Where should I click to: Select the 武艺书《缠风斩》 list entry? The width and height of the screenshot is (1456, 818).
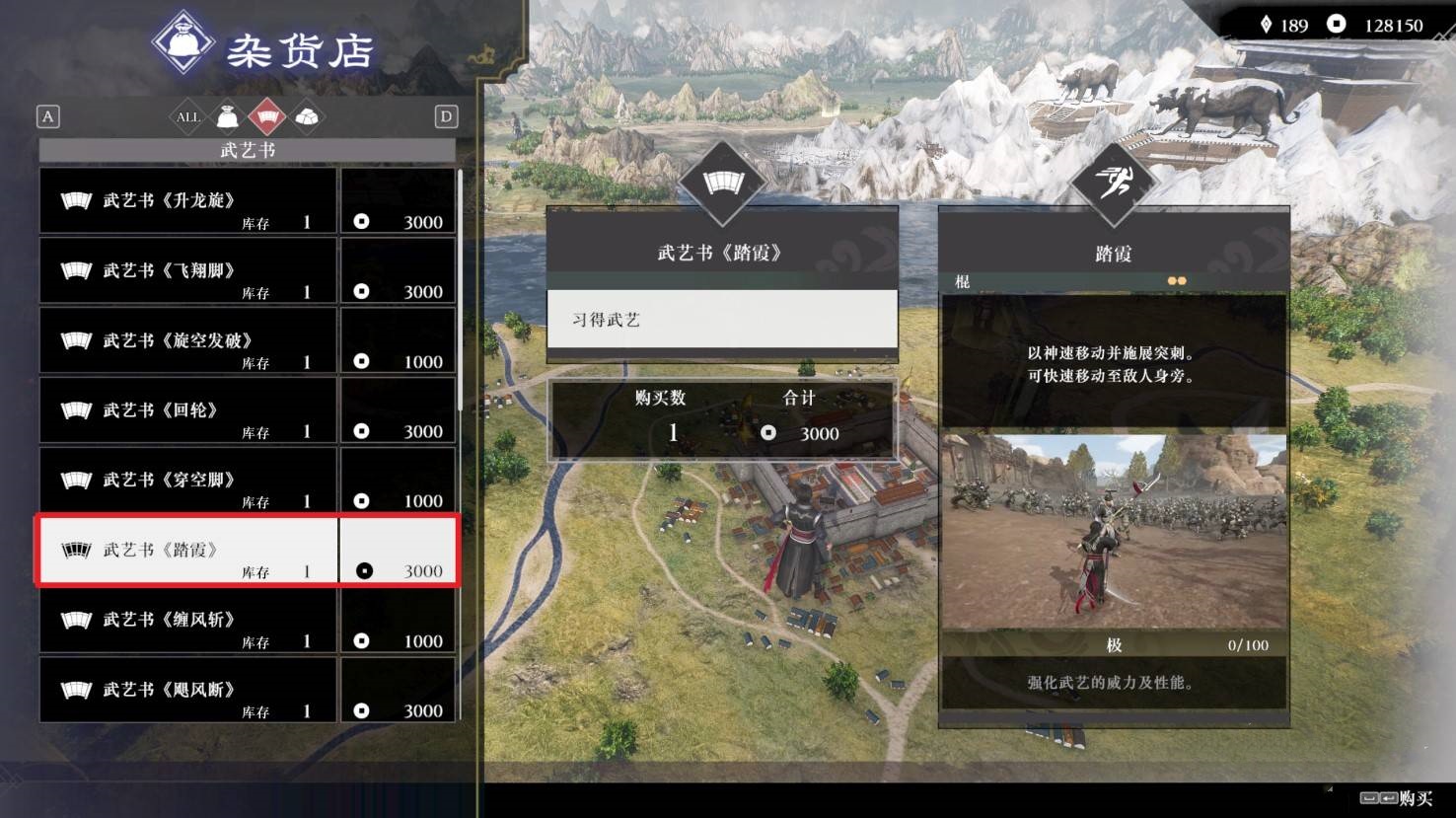pyautogui.click(x=185, y=621)
